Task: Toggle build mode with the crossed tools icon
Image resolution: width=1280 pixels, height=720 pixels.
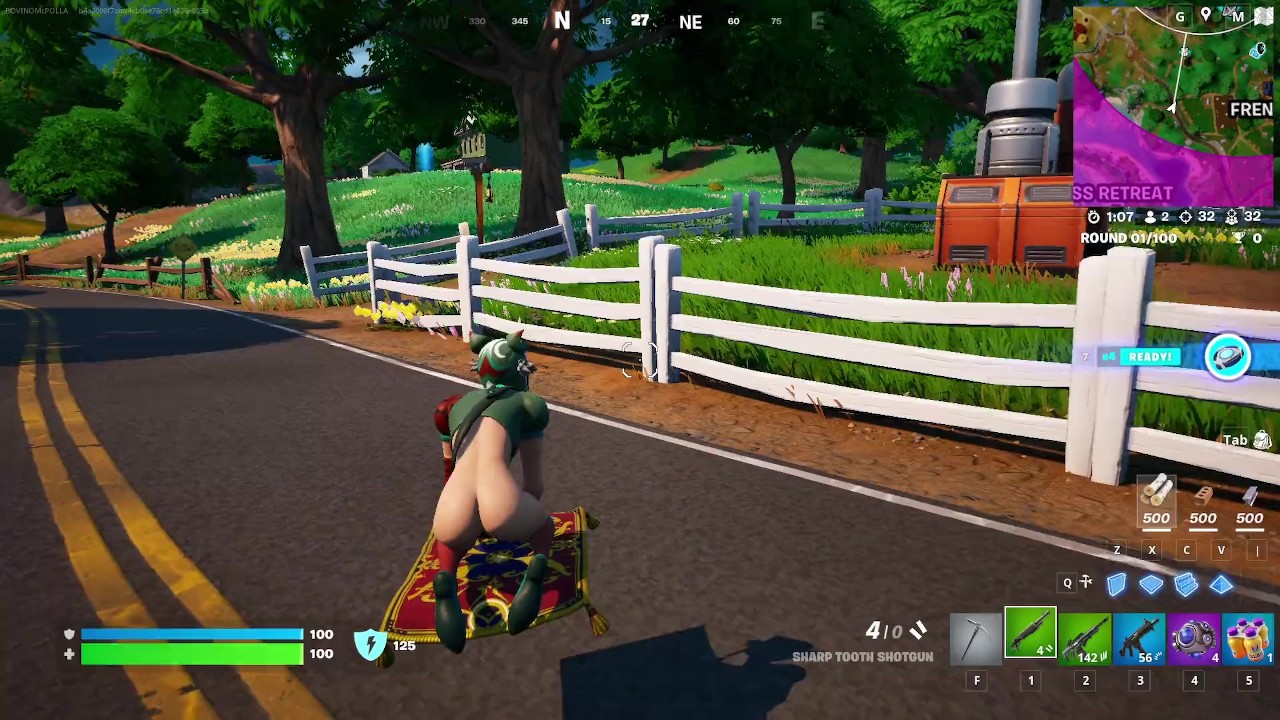Action: coord(1087,583)
